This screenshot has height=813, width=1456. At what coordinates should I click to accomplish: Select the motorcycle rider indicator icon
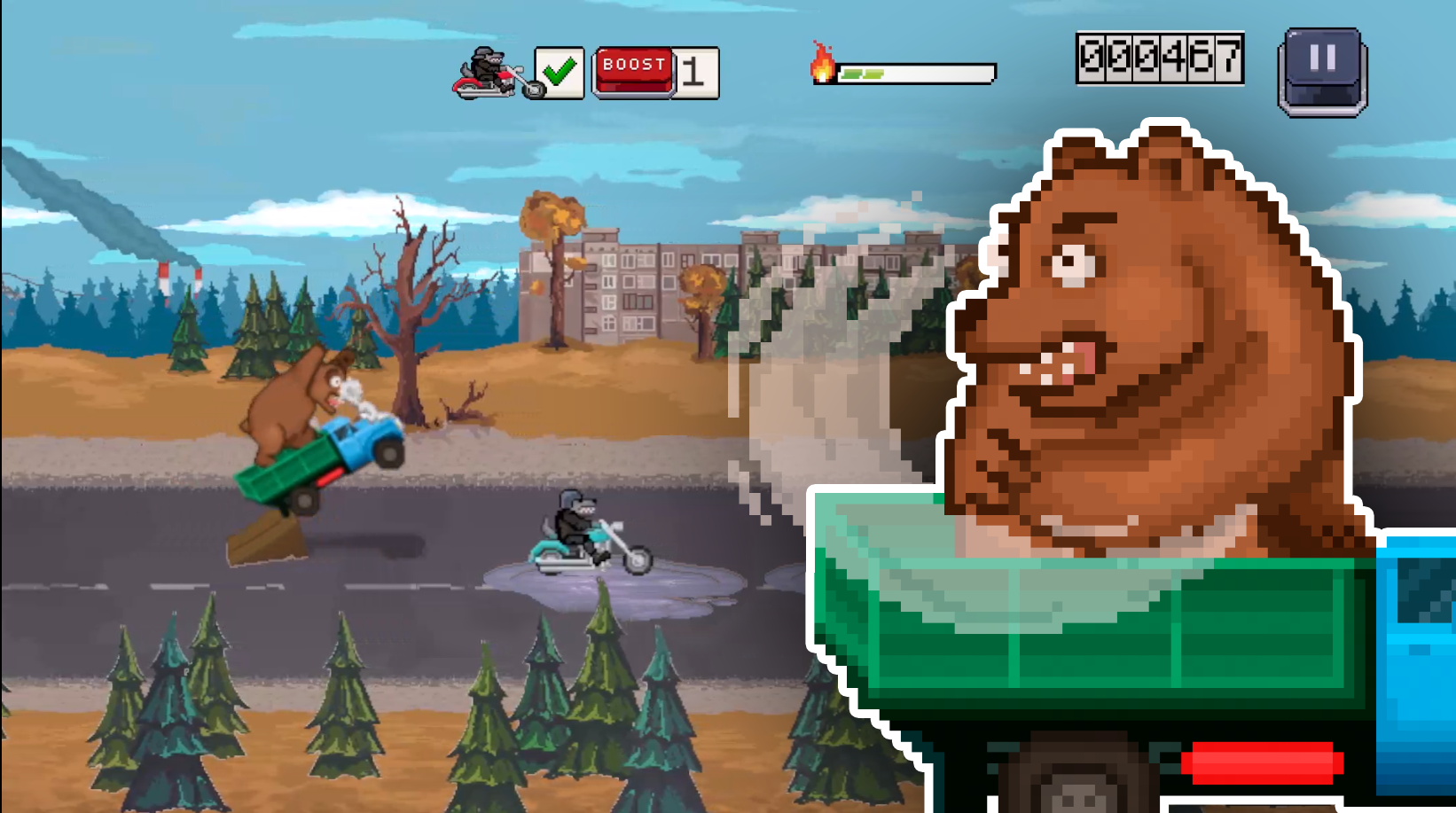[486, 71]
